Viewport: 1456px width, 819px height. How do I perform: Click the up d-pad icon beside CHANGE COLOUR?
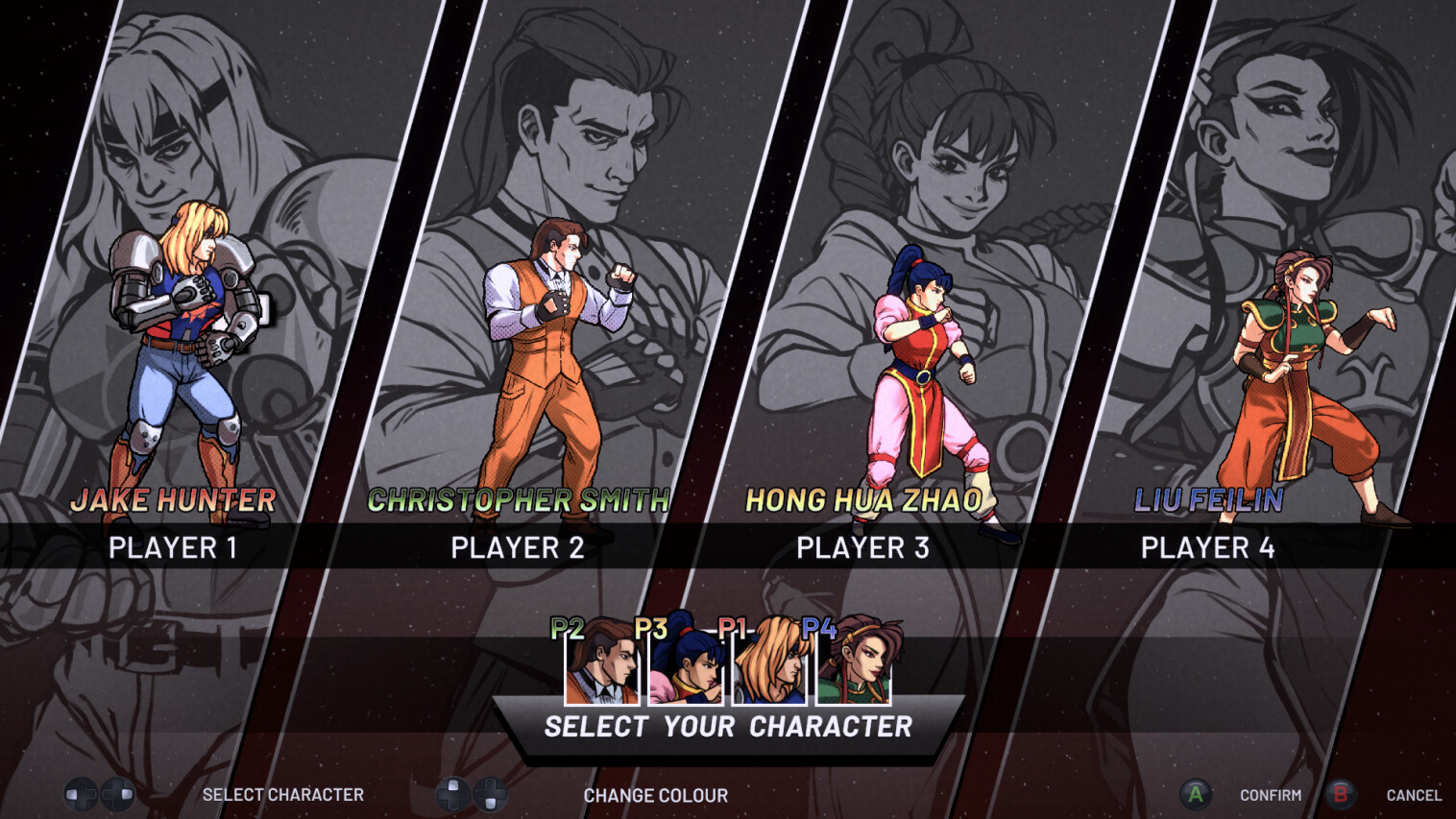pyautogui.click(x=452, y=795)
